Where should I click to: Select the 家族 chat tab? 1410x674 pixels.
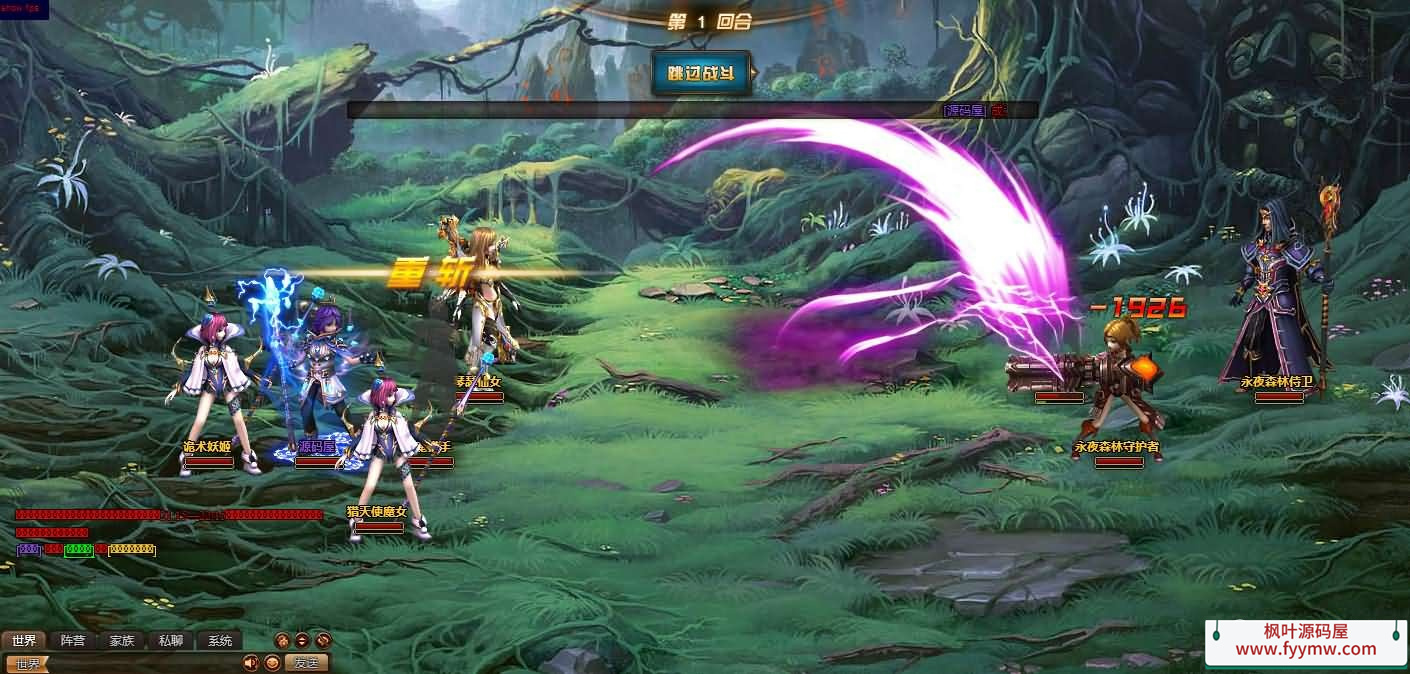[122, 641]
